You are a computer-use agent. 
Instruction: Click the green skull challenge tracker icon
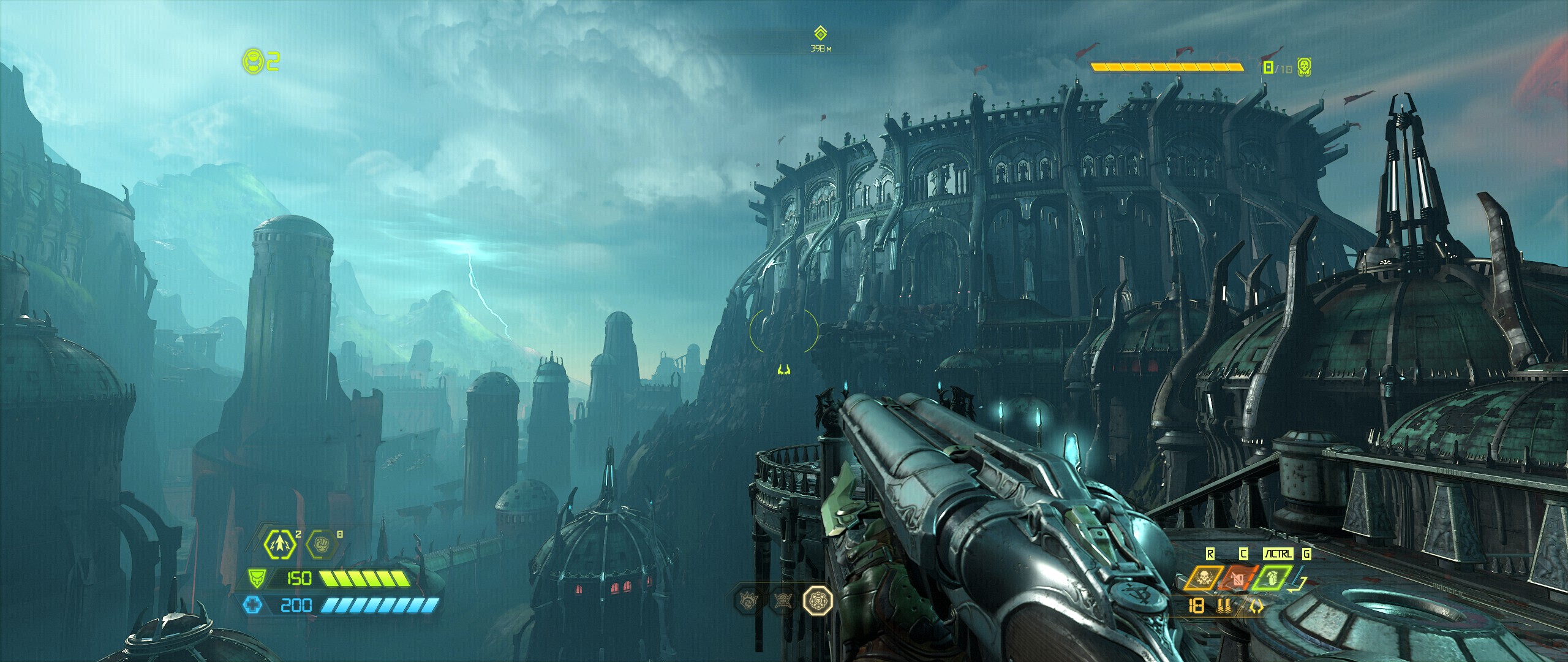pyautogui.click(x=1304, y=67)
